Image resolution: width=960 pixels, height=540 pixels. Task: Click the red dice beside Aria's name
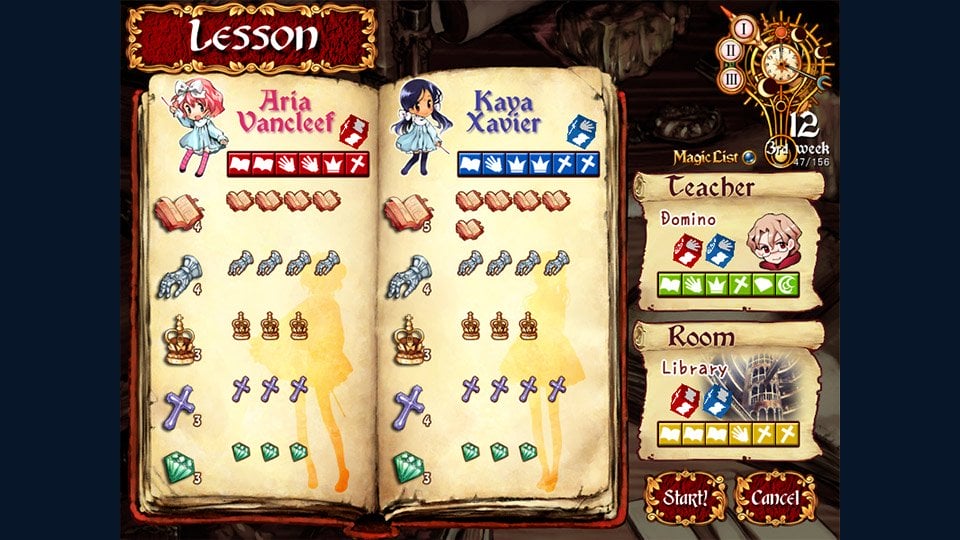[355, 130]
